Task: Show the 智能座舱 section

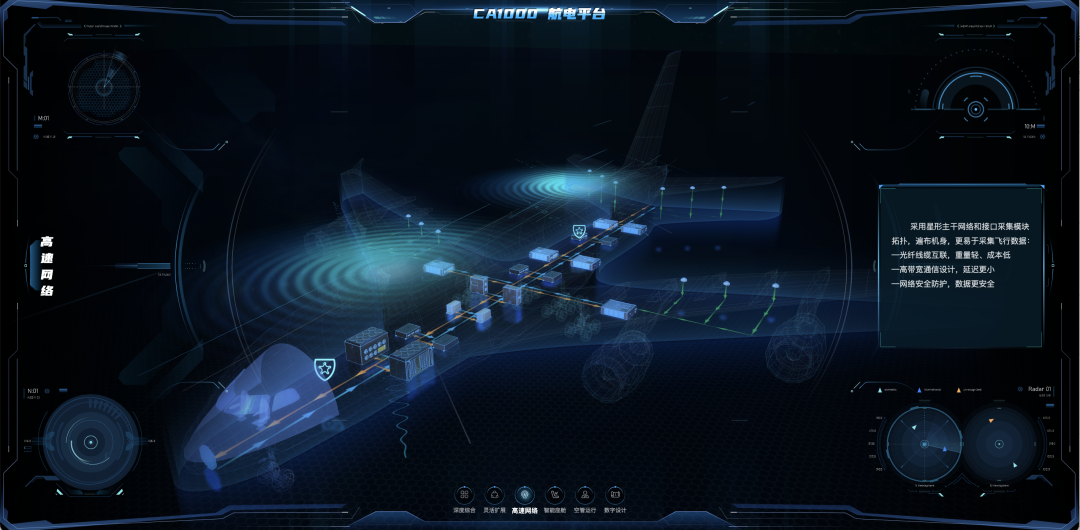Action: (x=555, y=495)
